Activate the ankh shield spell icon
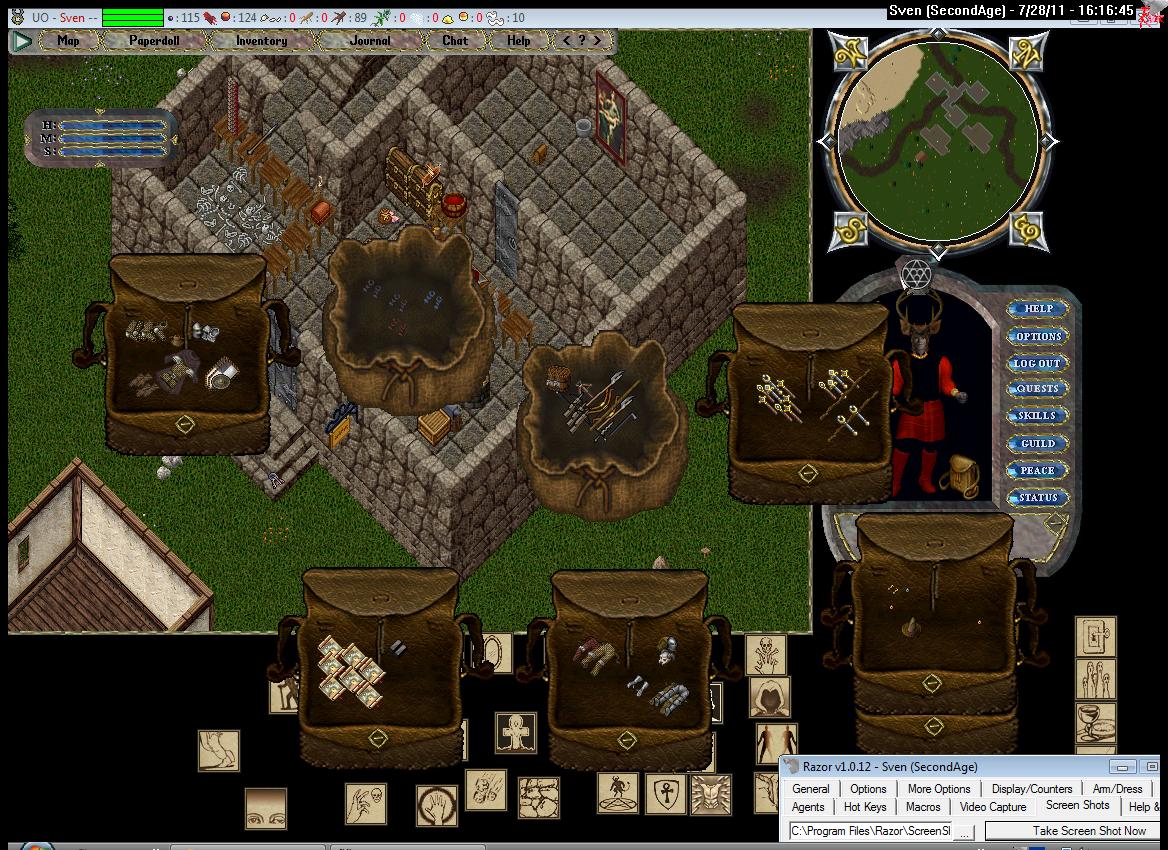Image resolution: width=1168 pixels, height=850 pixels. (665, 793)
